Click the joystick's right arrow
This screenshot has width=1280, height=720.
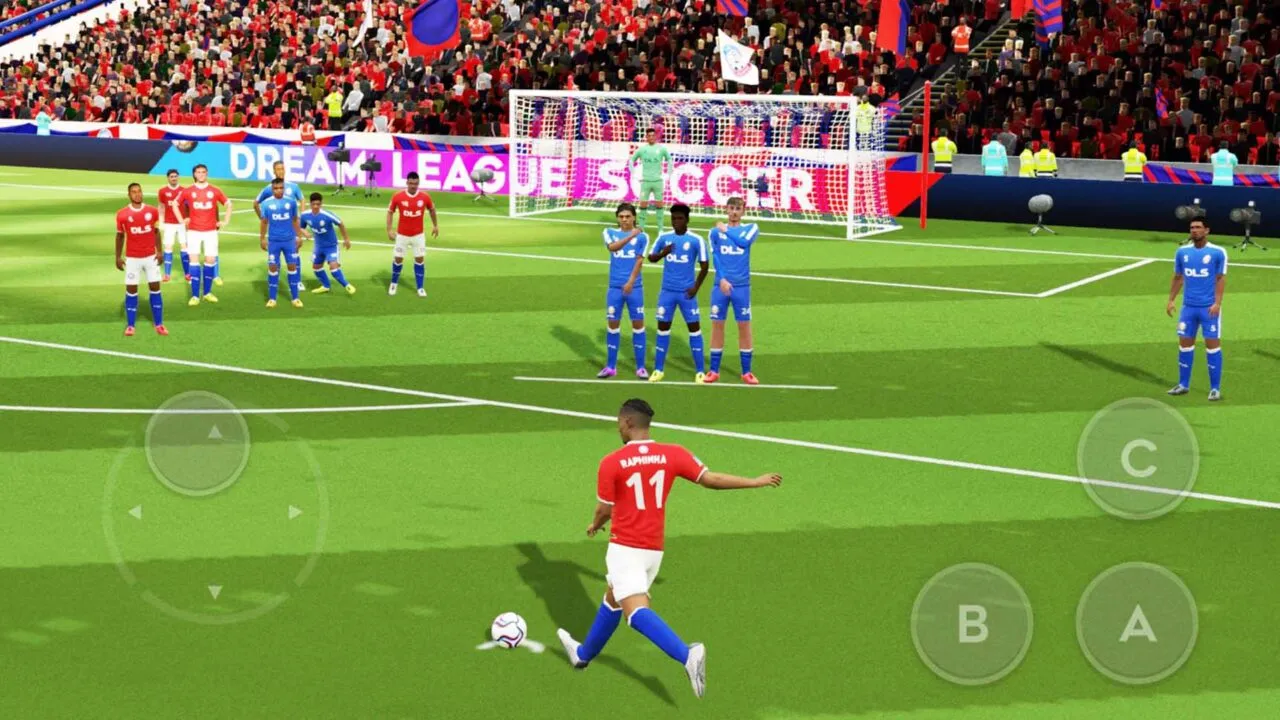(295, 512)
